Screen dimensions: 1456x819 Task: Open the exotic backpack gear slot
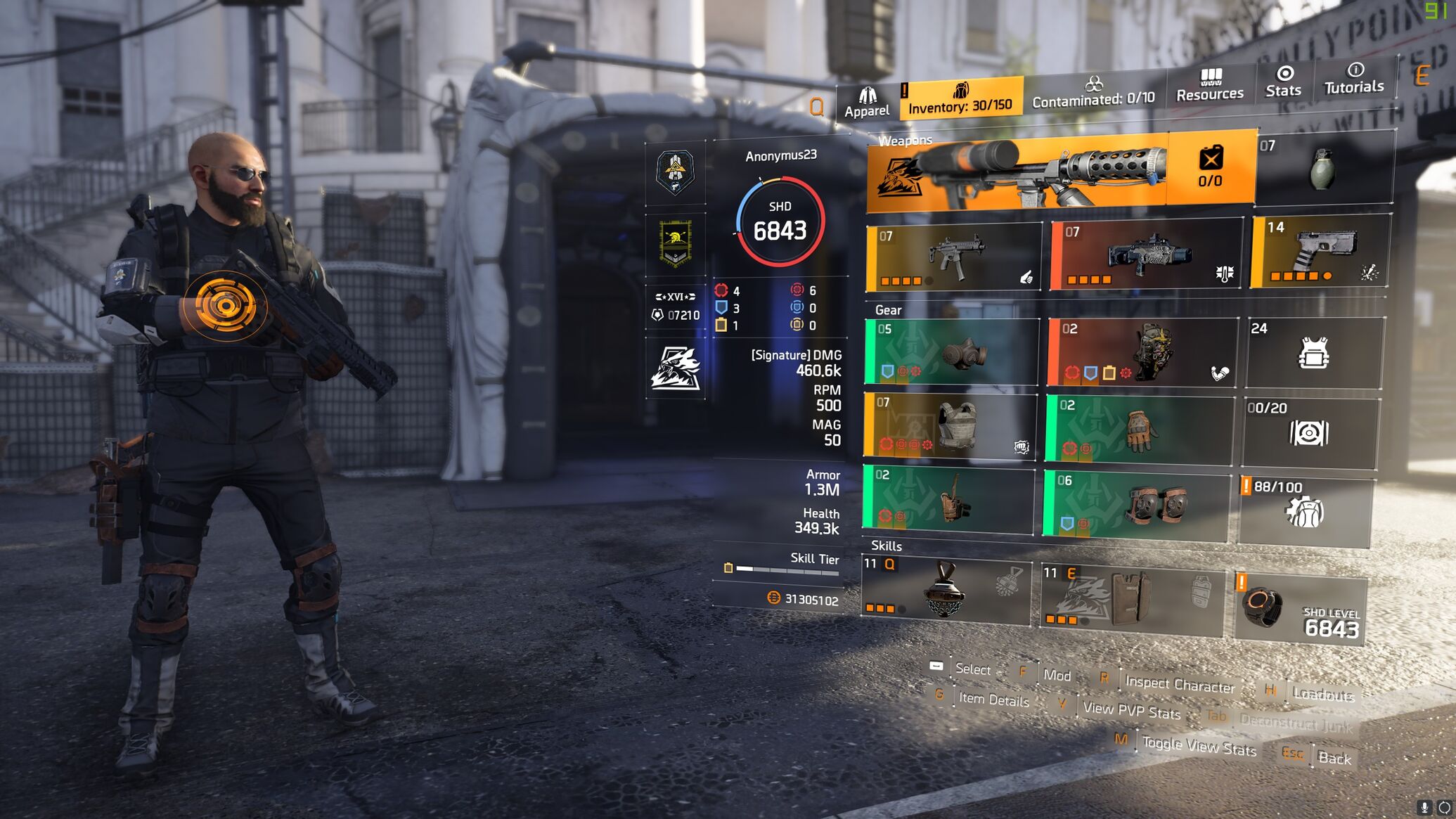click(x=1142, y=351)
